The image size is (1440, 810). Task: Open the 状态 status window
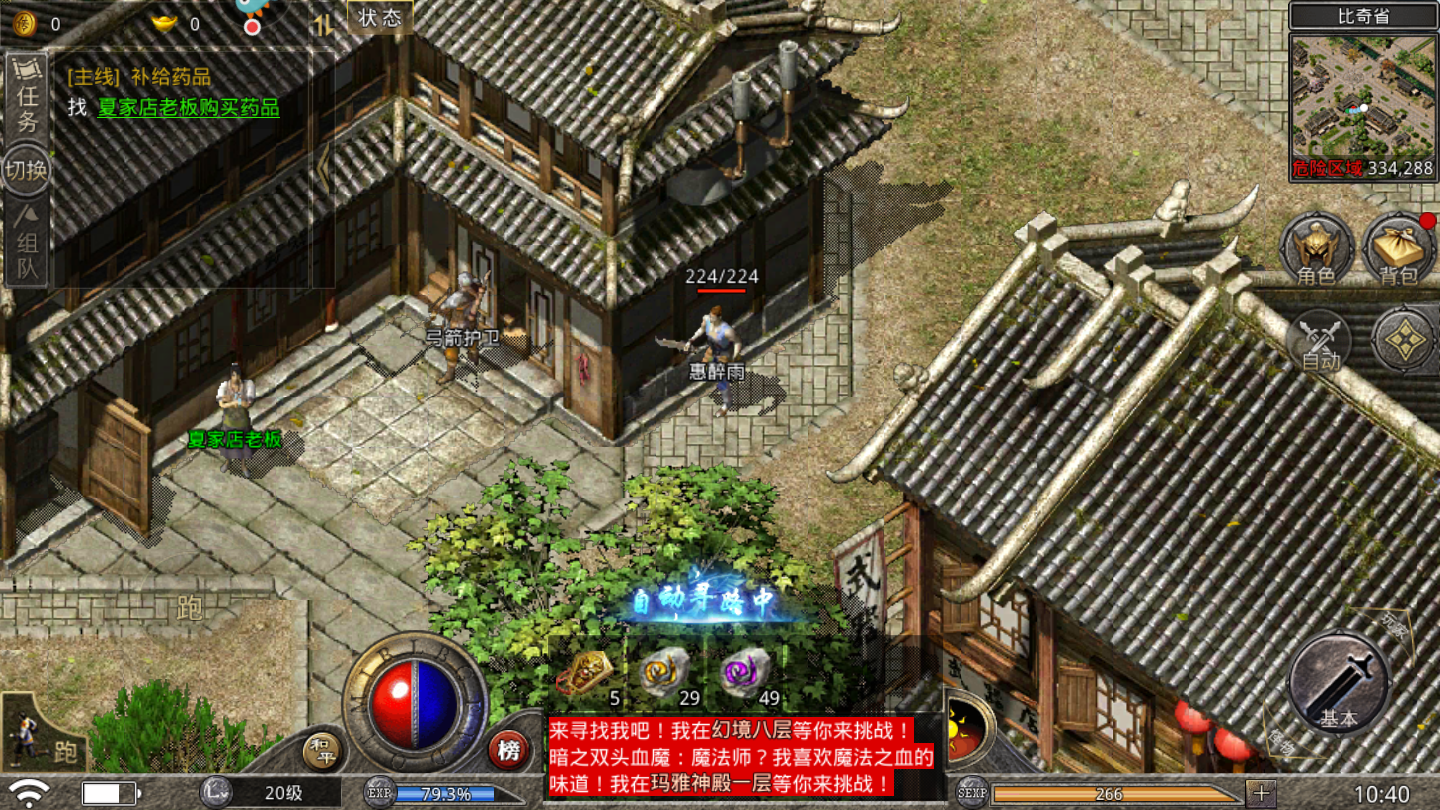[378, 18]
